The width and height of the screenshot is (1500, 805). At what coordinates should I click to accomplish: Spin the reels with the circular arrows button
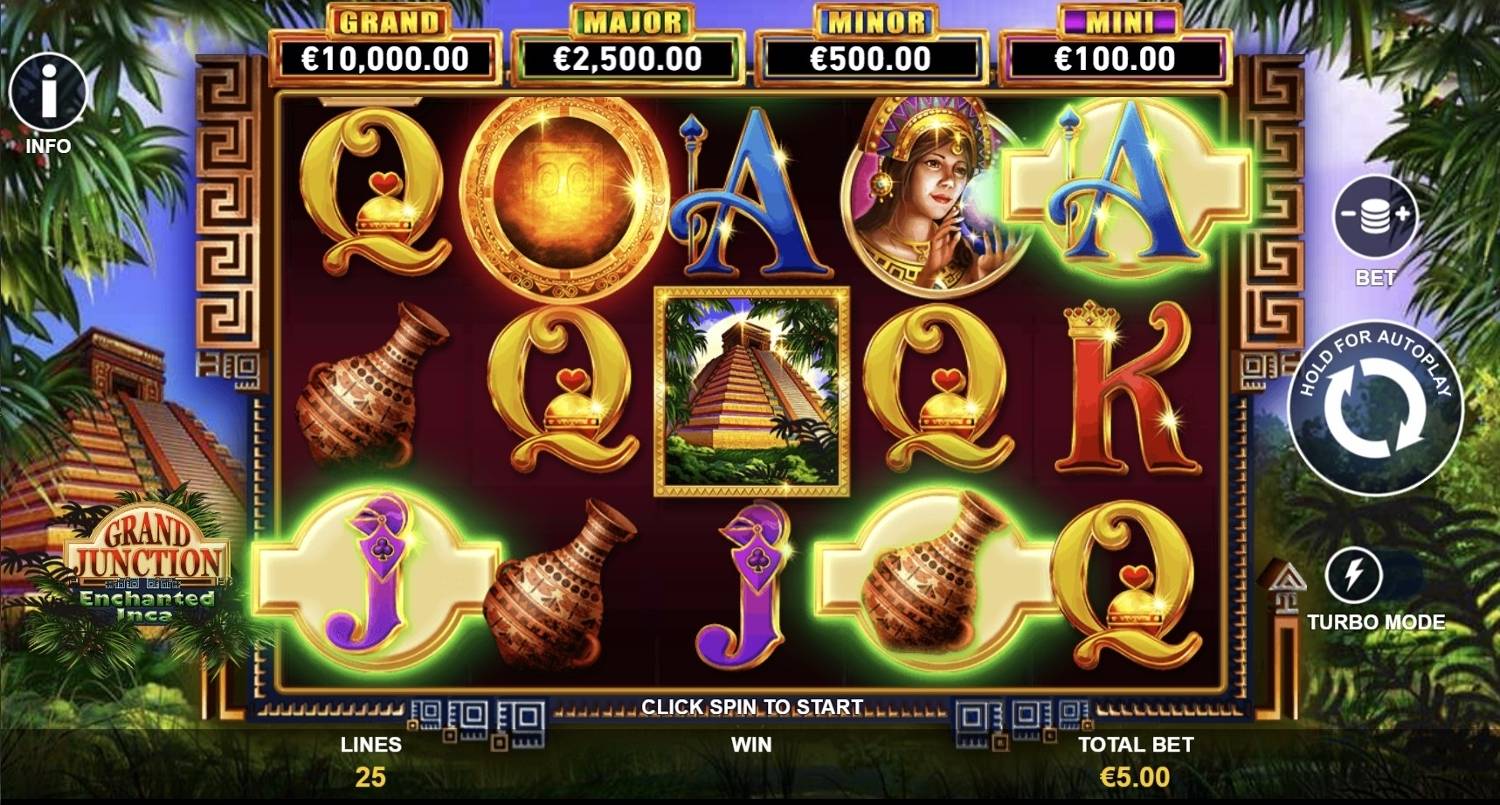tap(1375, 409)
